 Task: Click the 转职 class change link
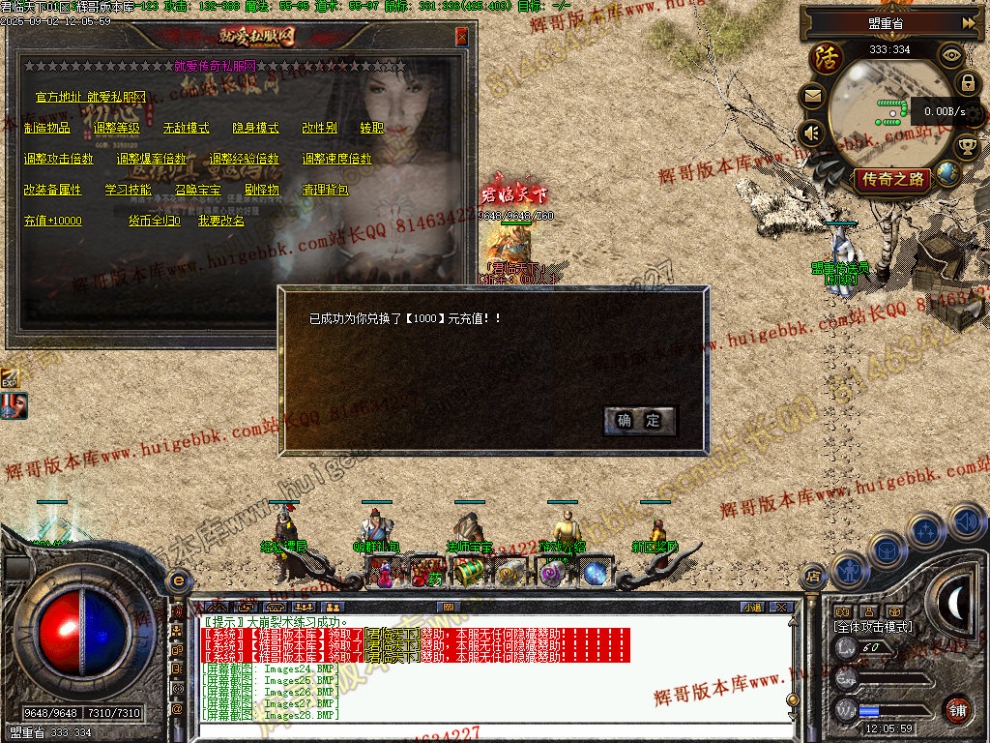(x=371, y=128)
